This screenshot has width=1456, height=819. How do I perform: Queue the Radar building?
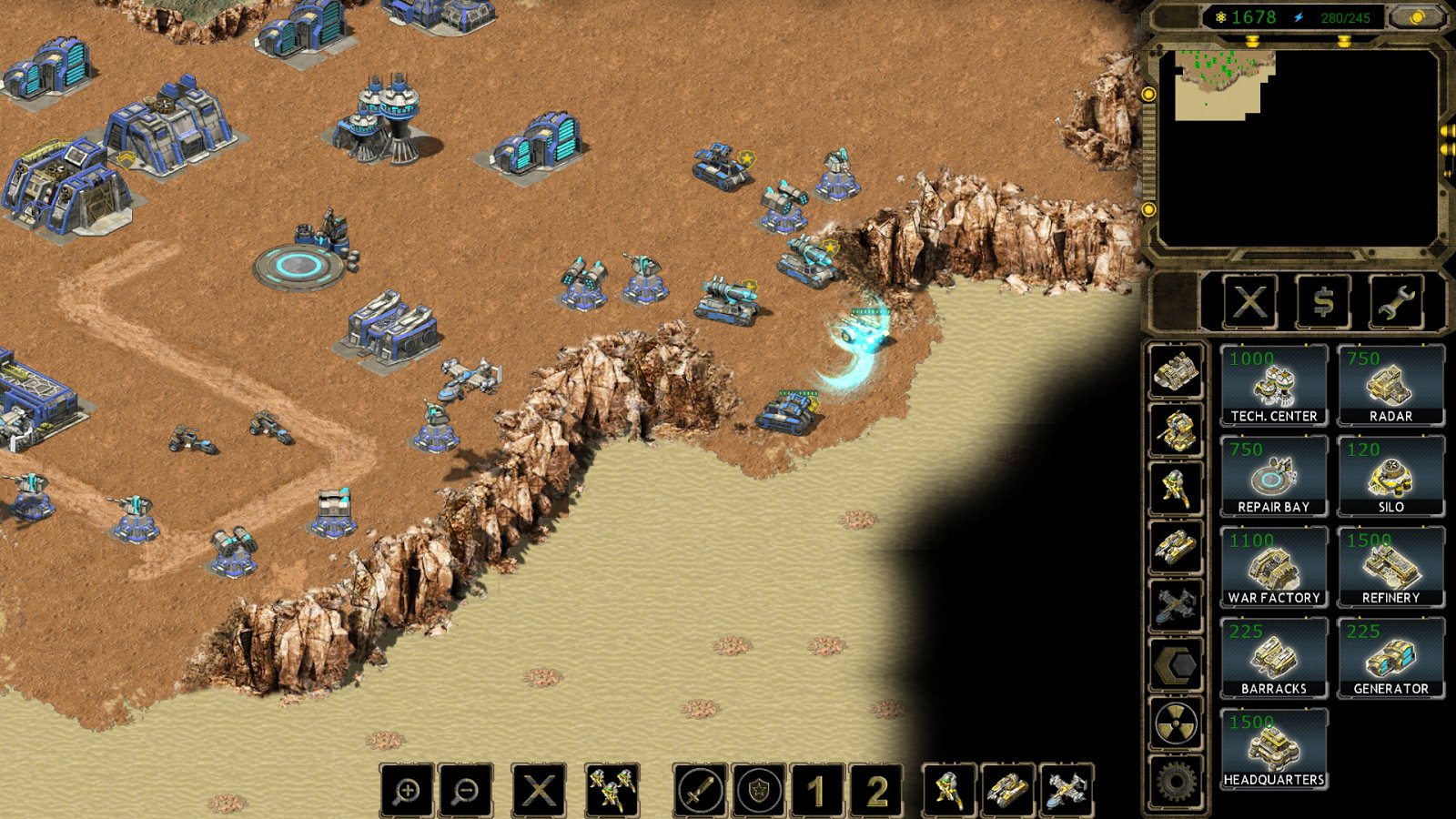(1390, 385)
